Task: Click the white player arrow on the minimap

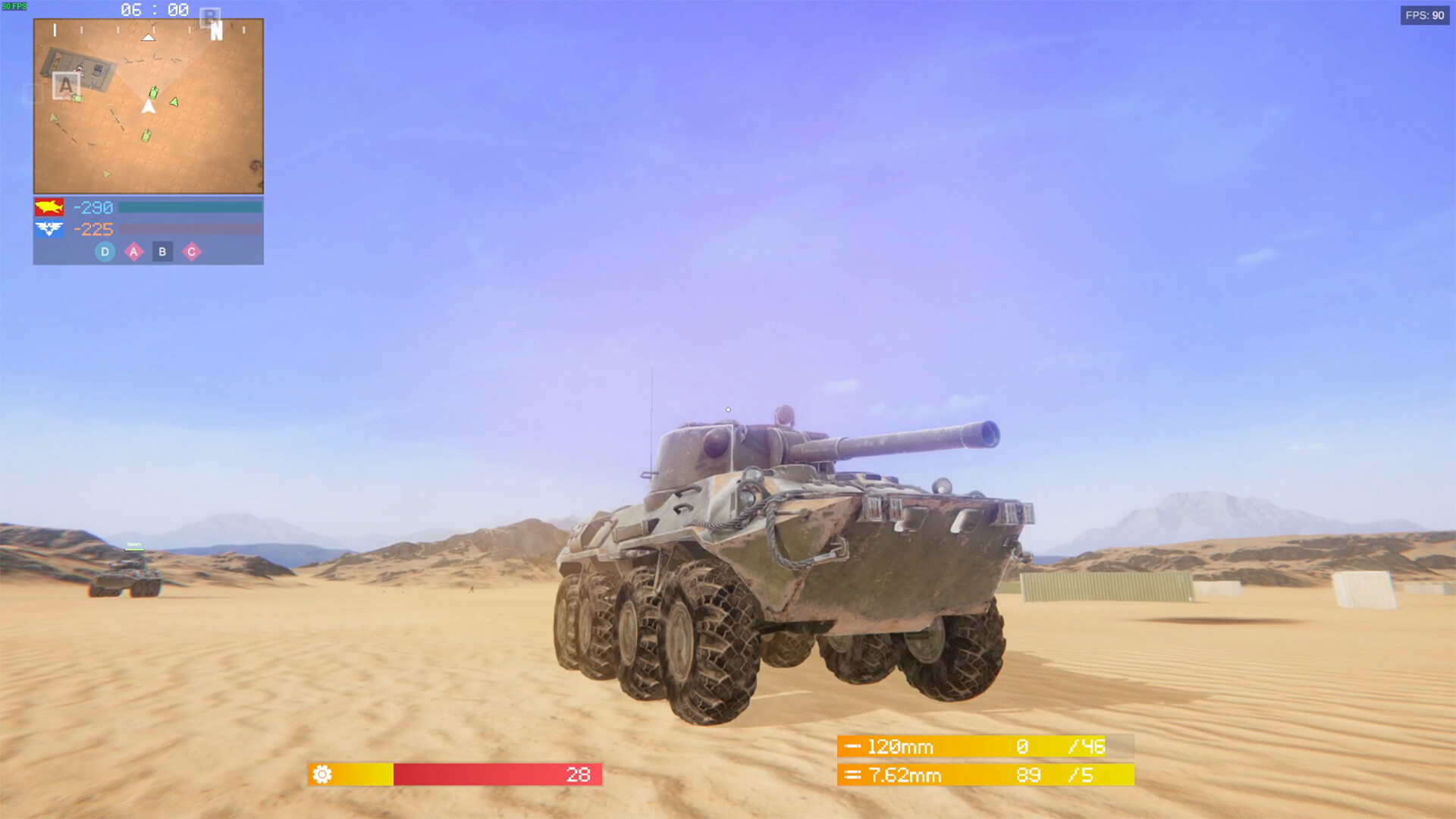Action: pos(149,106)
